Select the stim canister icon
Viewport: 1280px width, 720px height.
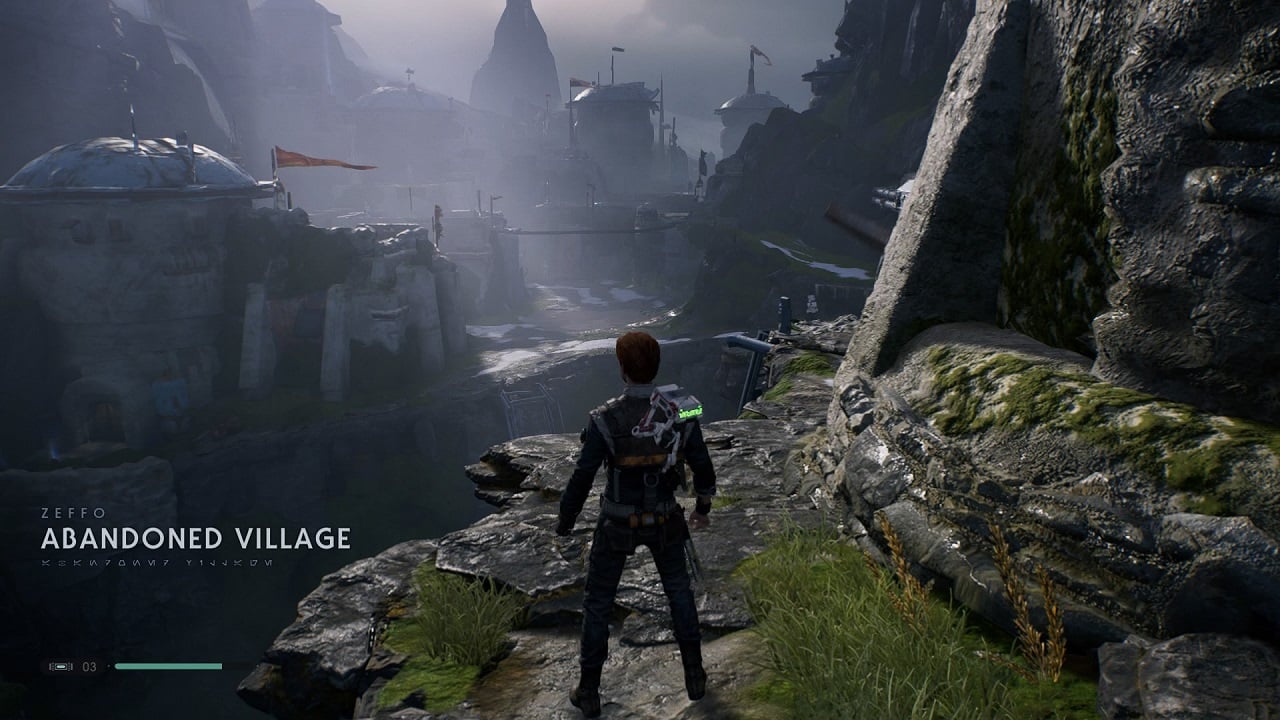point(61,666)
